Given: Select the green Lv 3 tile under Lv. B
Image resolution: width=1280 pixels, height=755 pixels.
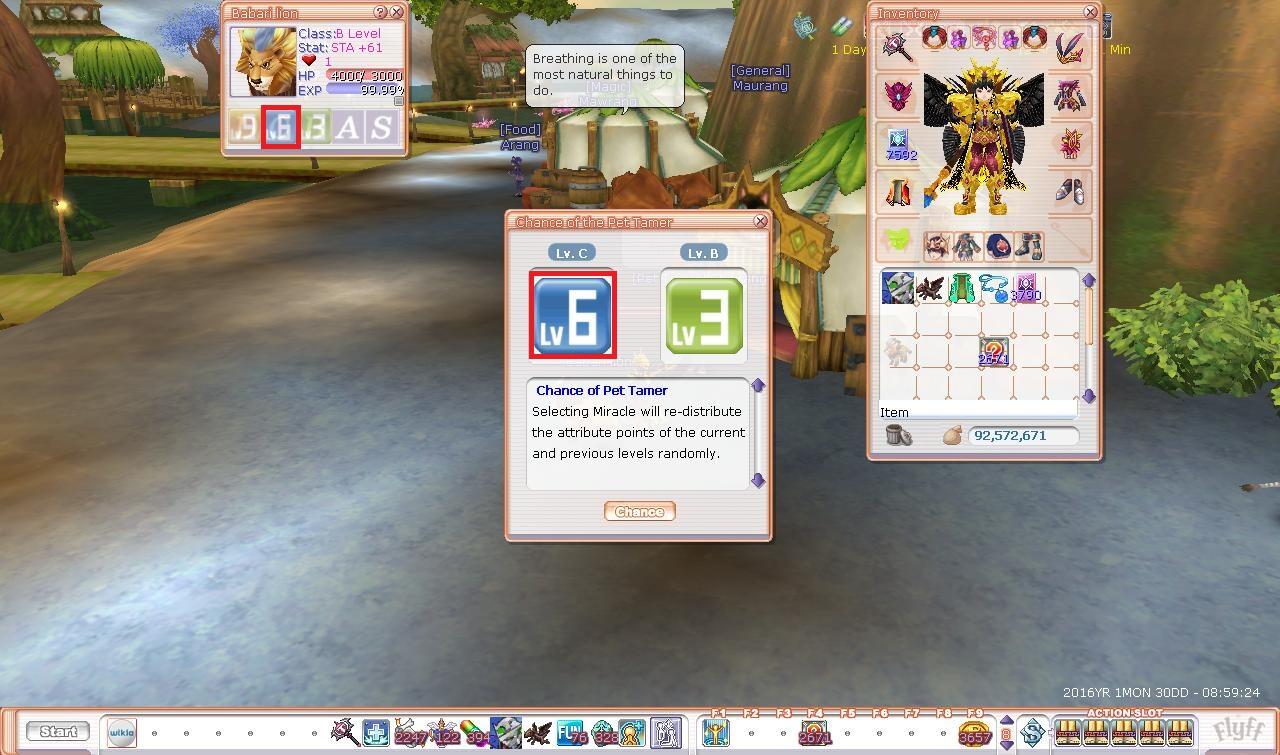Looking at the screenshot, I should [x=704, y=315].
